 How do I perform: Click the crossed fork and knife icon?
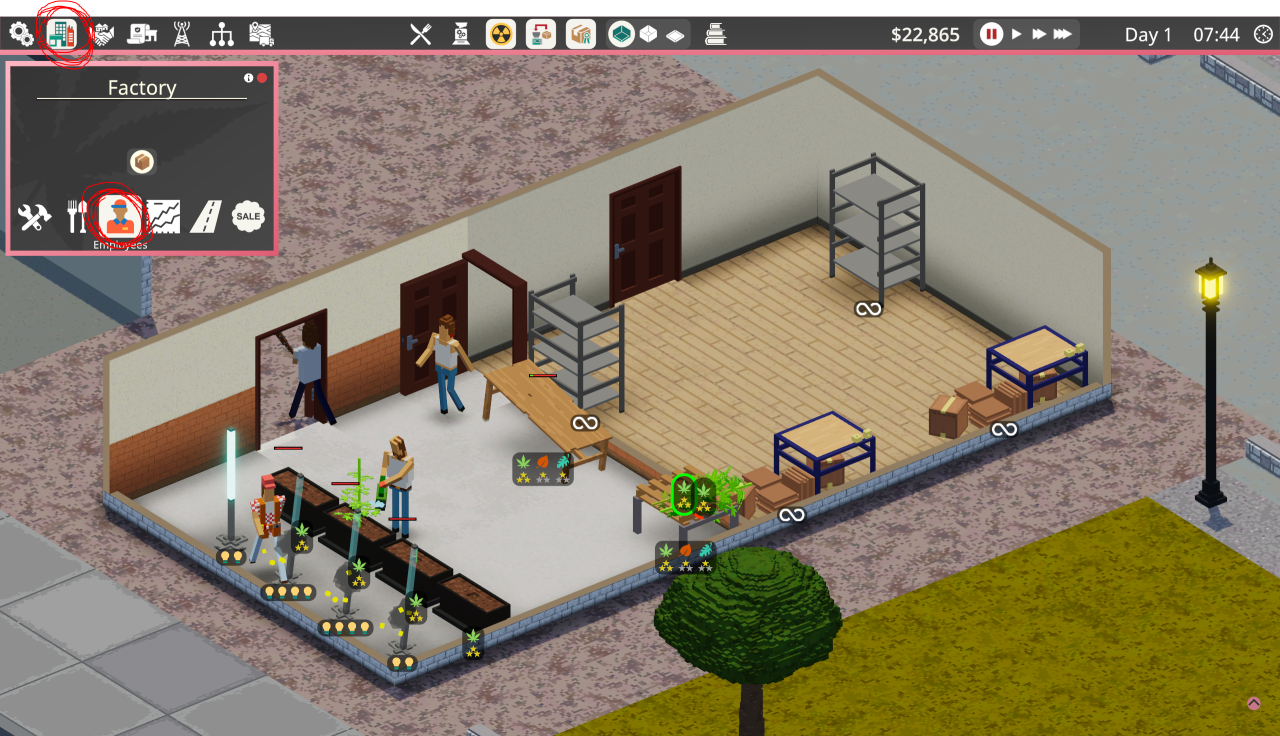pyautogui.click(x=421, y=35)
